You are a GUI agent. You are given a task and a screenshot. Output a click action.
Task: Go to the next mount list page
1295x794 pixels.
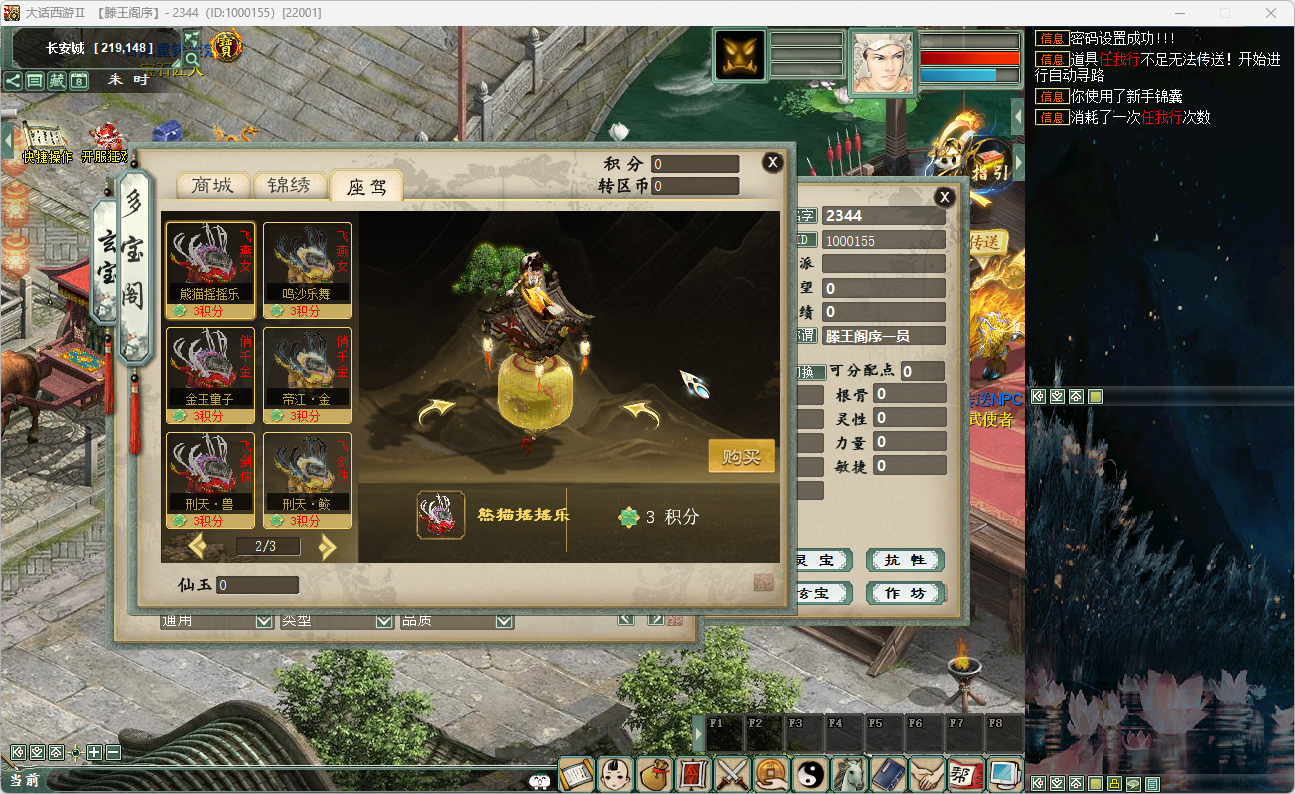pyautogui.click(x=327, y=546)
